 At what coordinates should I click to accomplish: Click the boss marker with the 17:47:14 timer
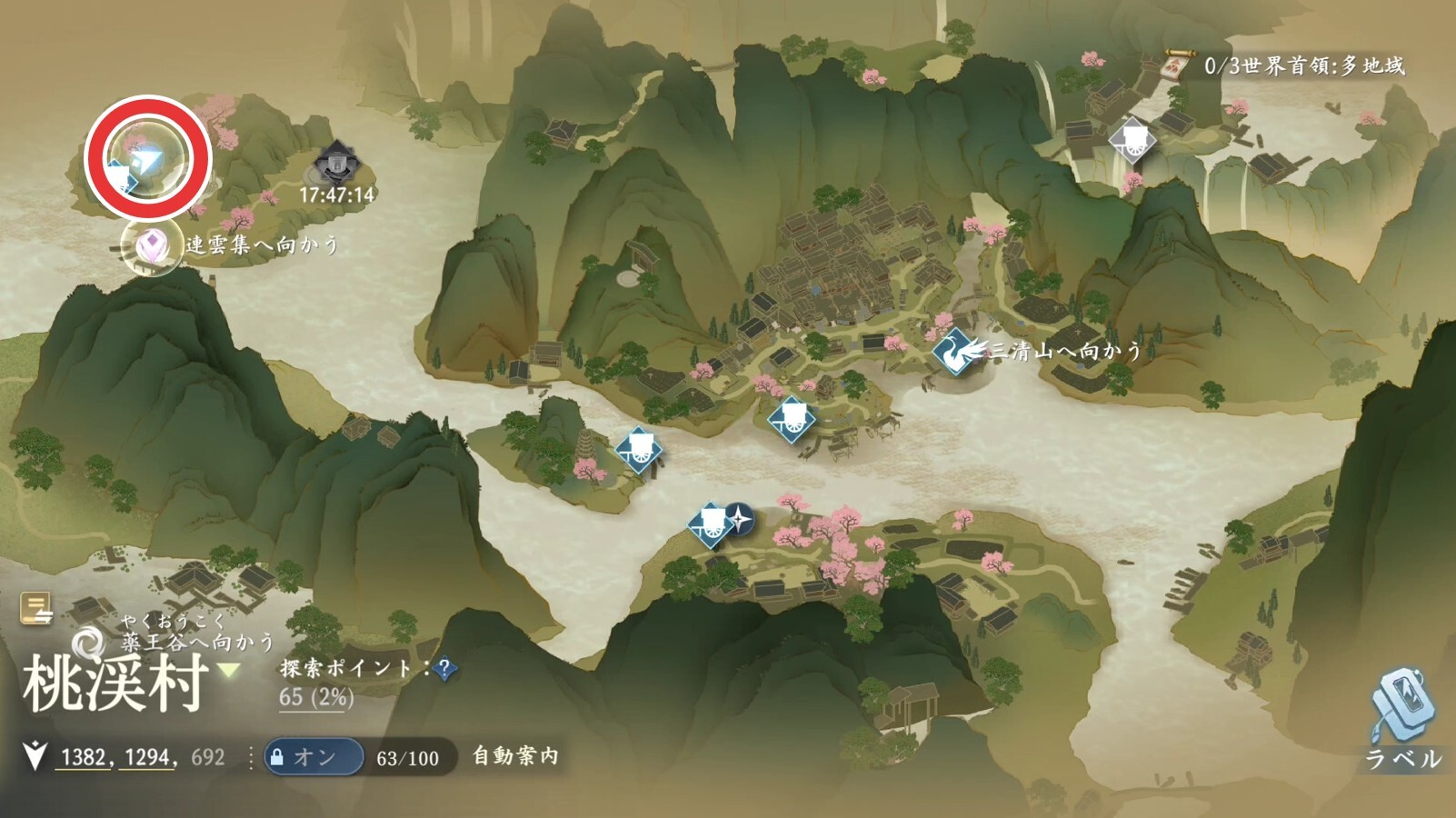click(x=336, y=165)
